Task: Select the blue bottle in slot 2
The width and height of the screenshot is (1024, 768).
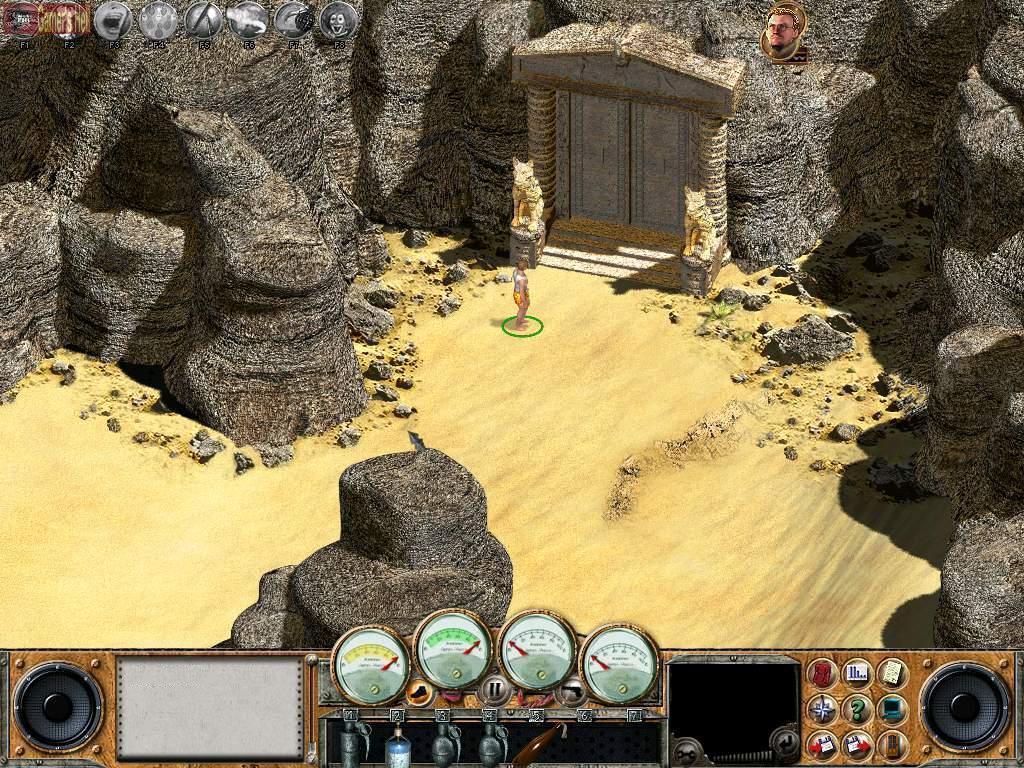Action: [398, 744]
